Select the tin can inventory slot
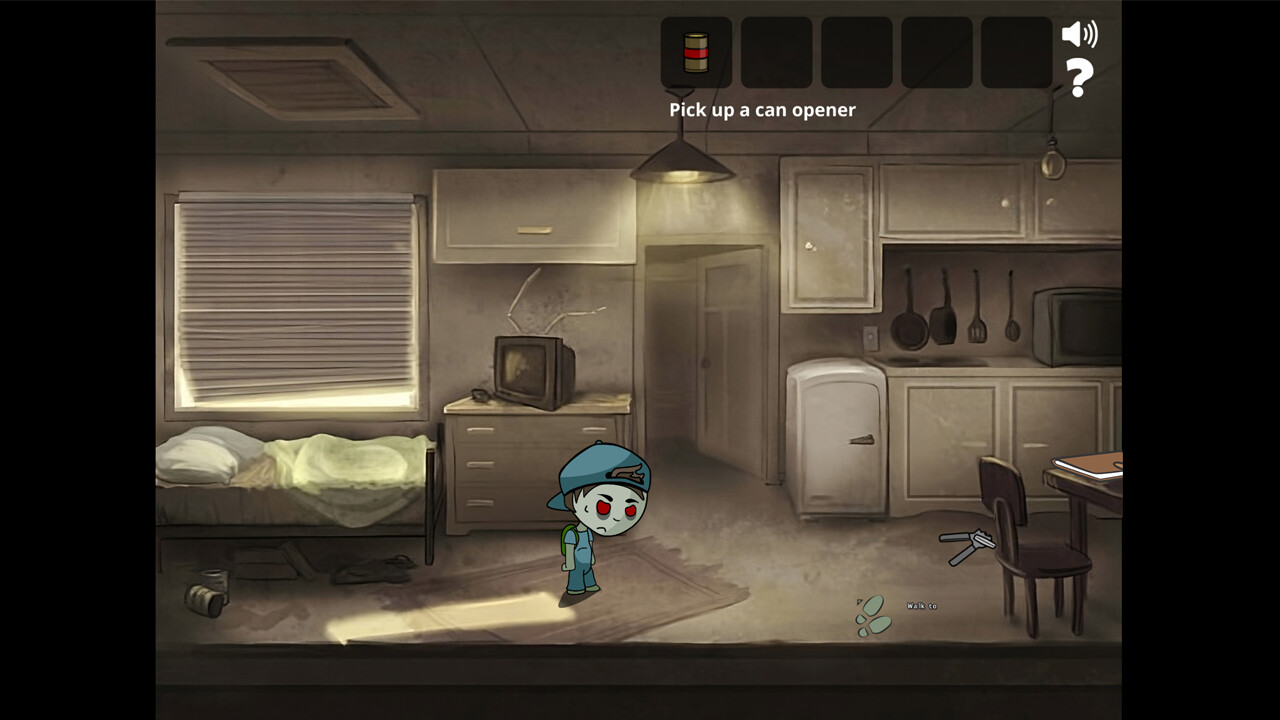Screen dimensions: 1280x720 coord(696,52)
